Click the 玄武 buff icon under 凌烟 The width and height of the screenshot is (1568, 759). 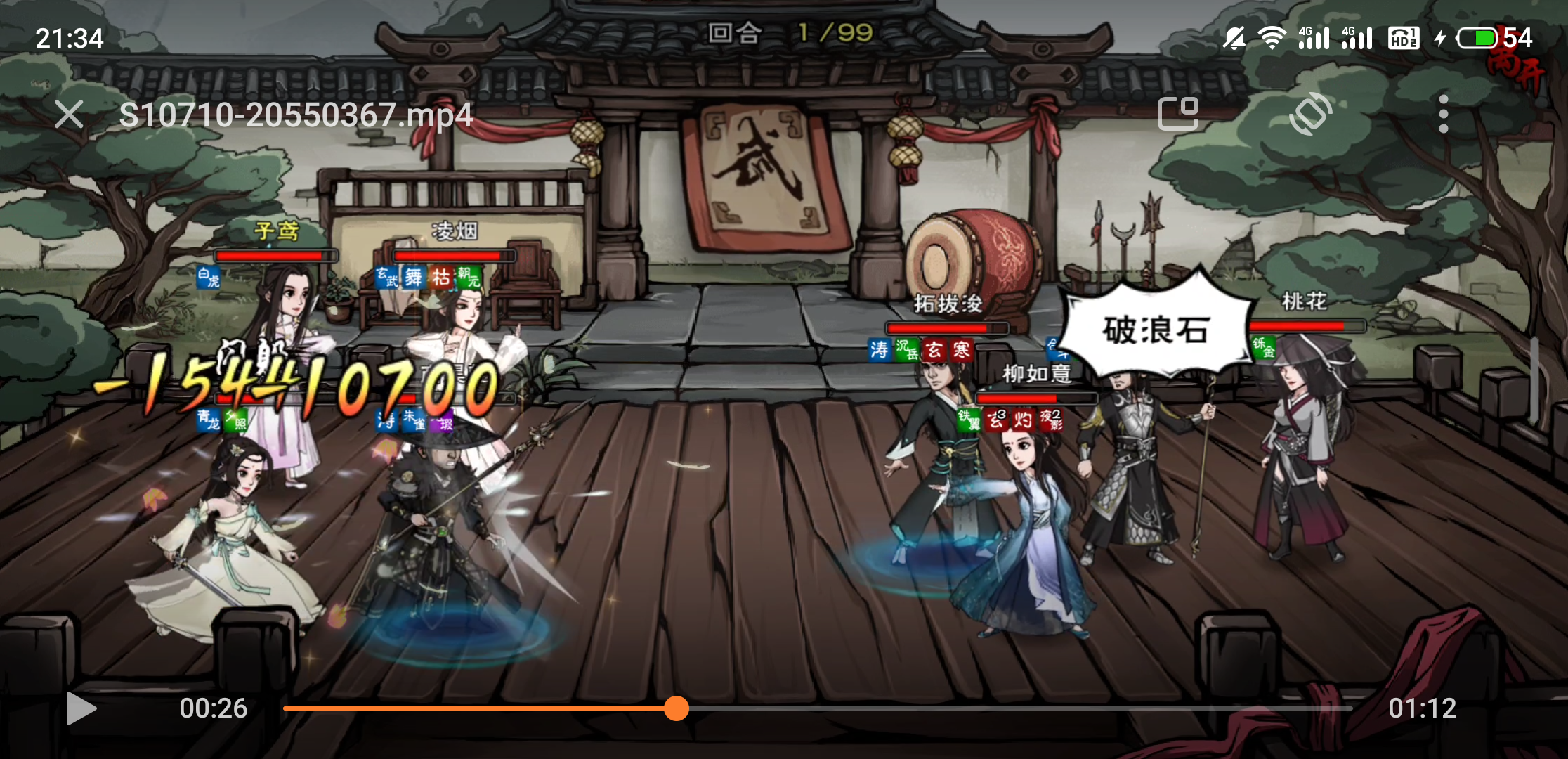tap(387, 278)
